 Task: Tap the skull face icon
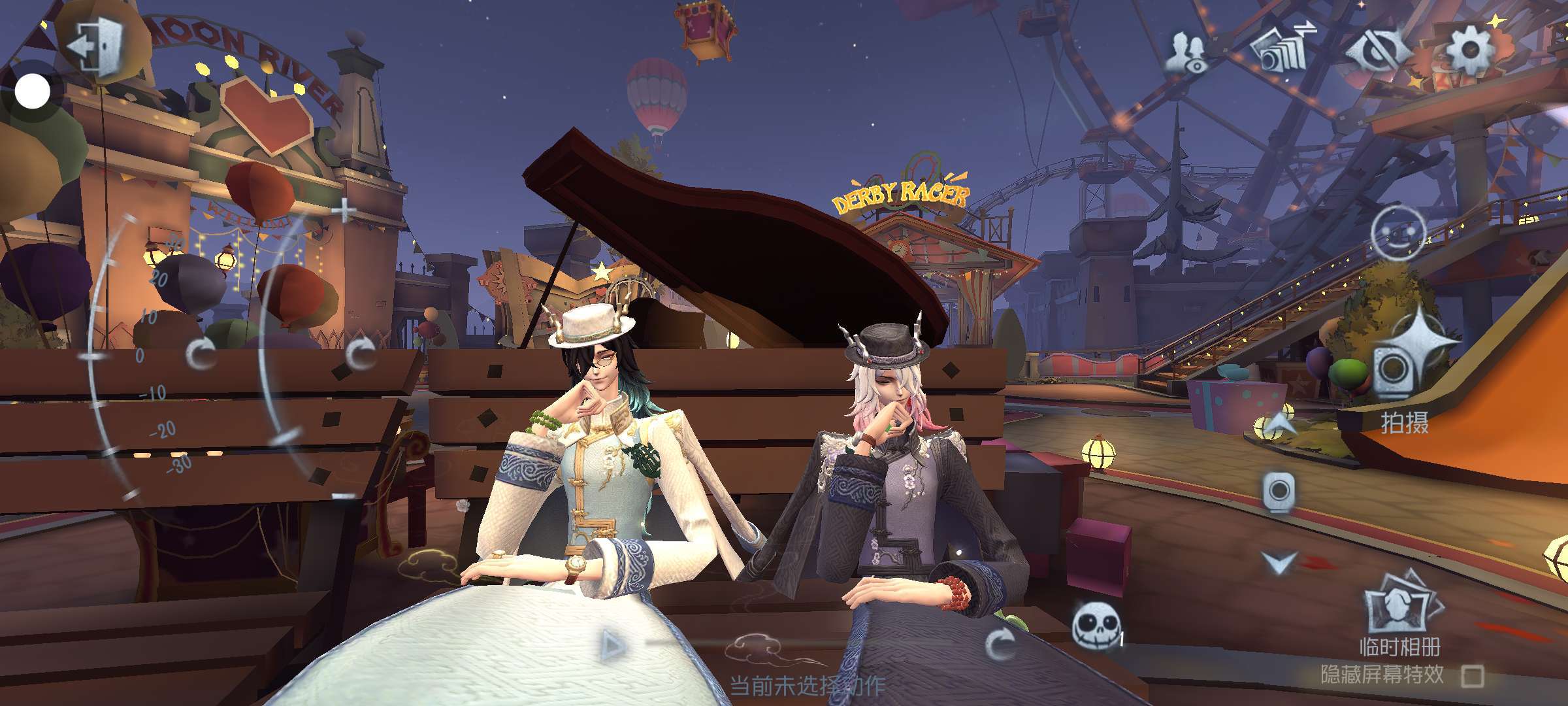[1094, 624]
